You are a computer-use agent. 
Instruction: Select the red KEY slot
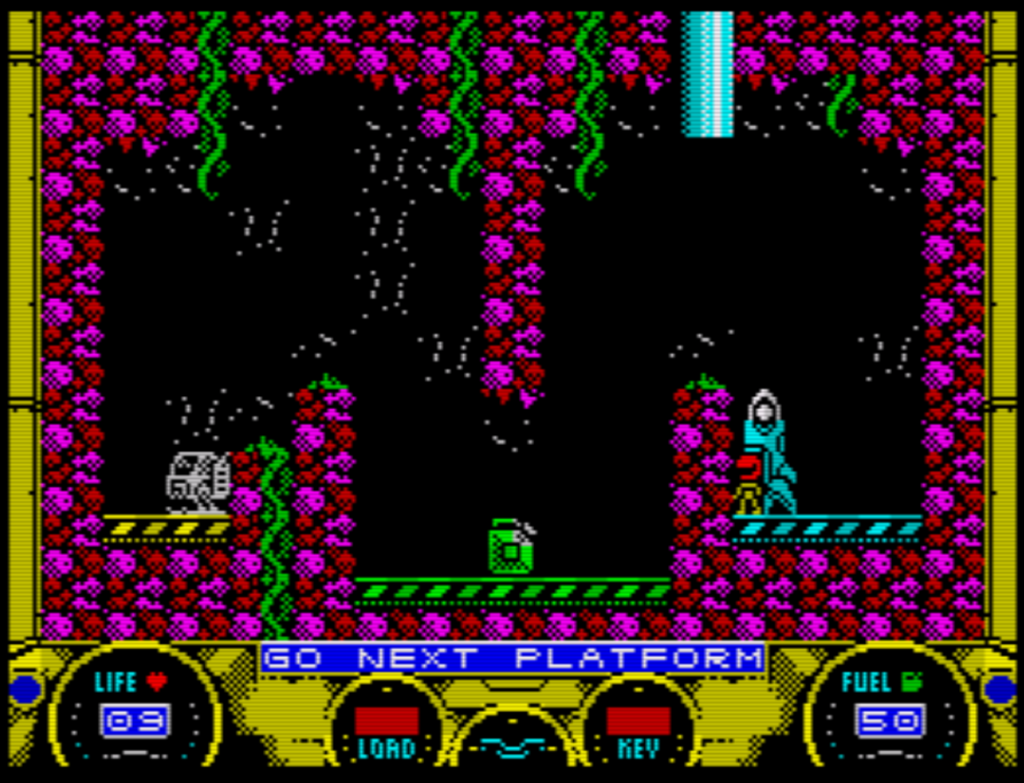638,720
